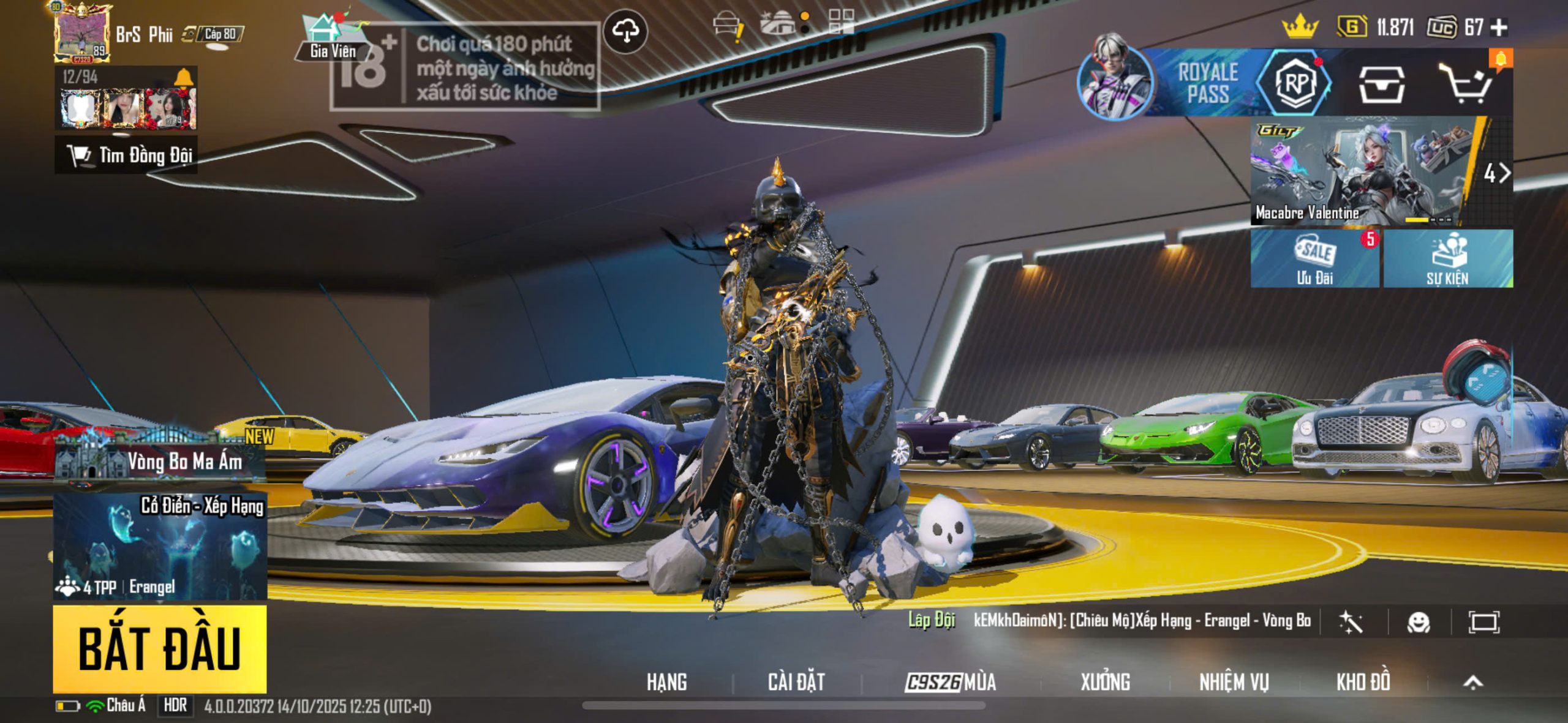Tap the cloud download icon
This screenshot has width=1568, height=723.
click(625, 31)
